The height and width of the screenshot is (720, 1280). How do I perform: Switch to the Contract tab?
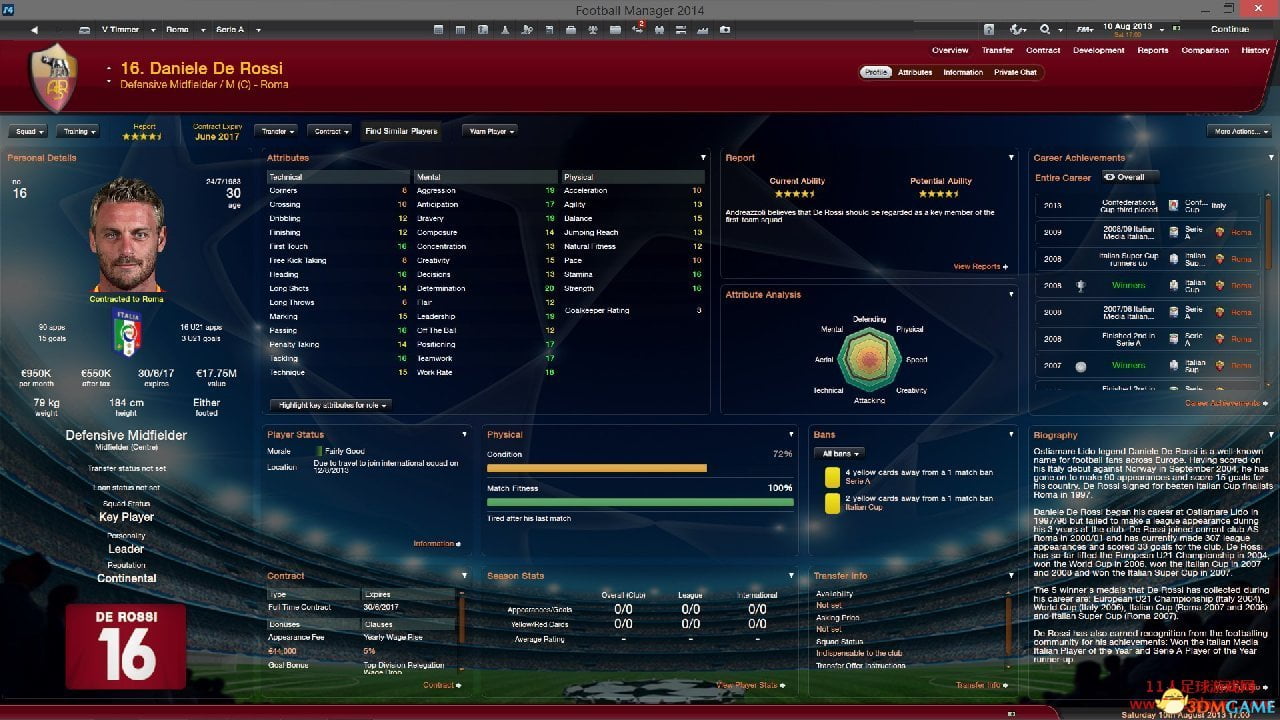[1043, 50]
